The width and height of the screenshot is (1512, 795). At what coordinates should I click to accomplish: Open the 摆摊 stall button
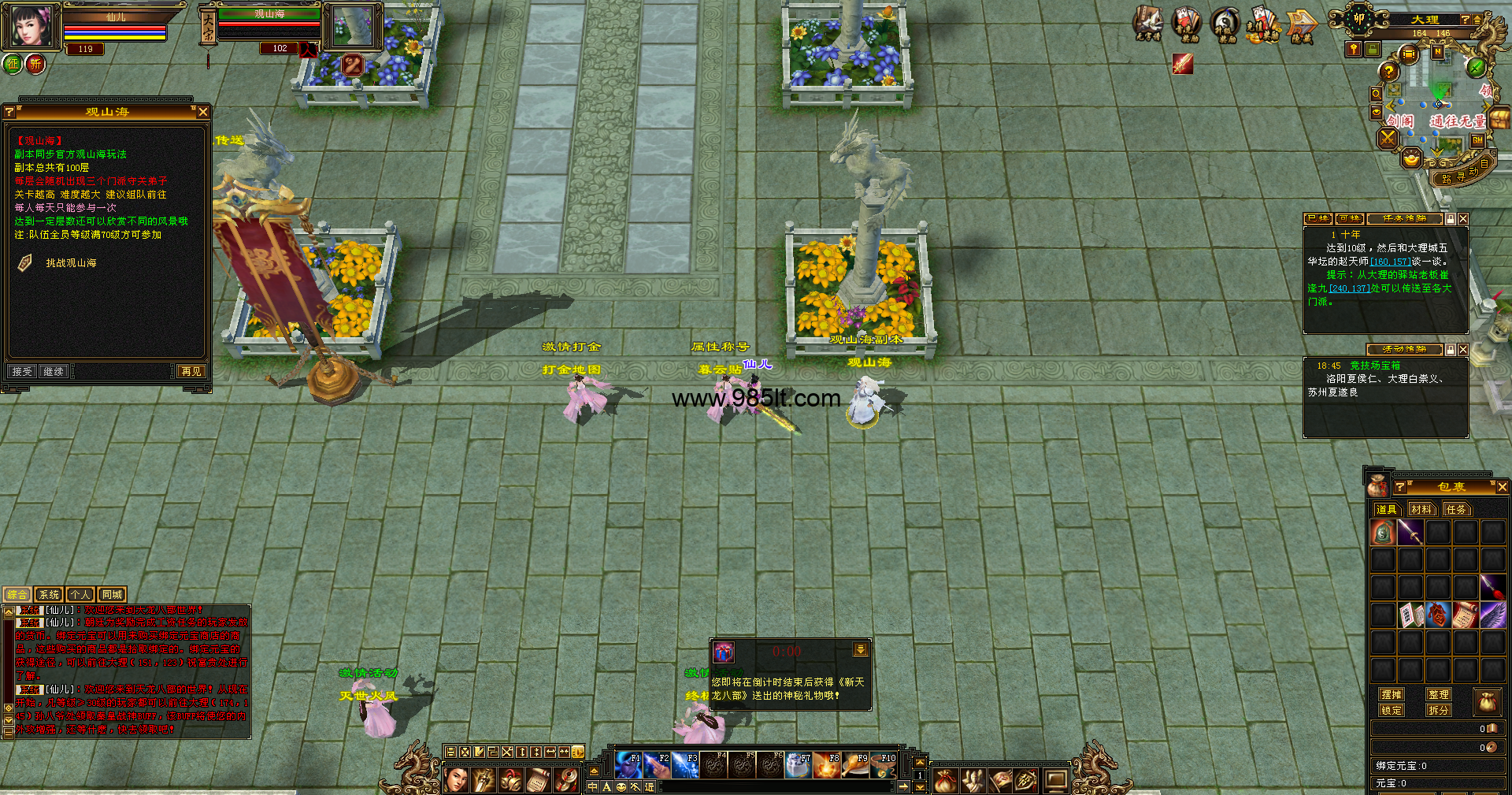pos(1392,694)
